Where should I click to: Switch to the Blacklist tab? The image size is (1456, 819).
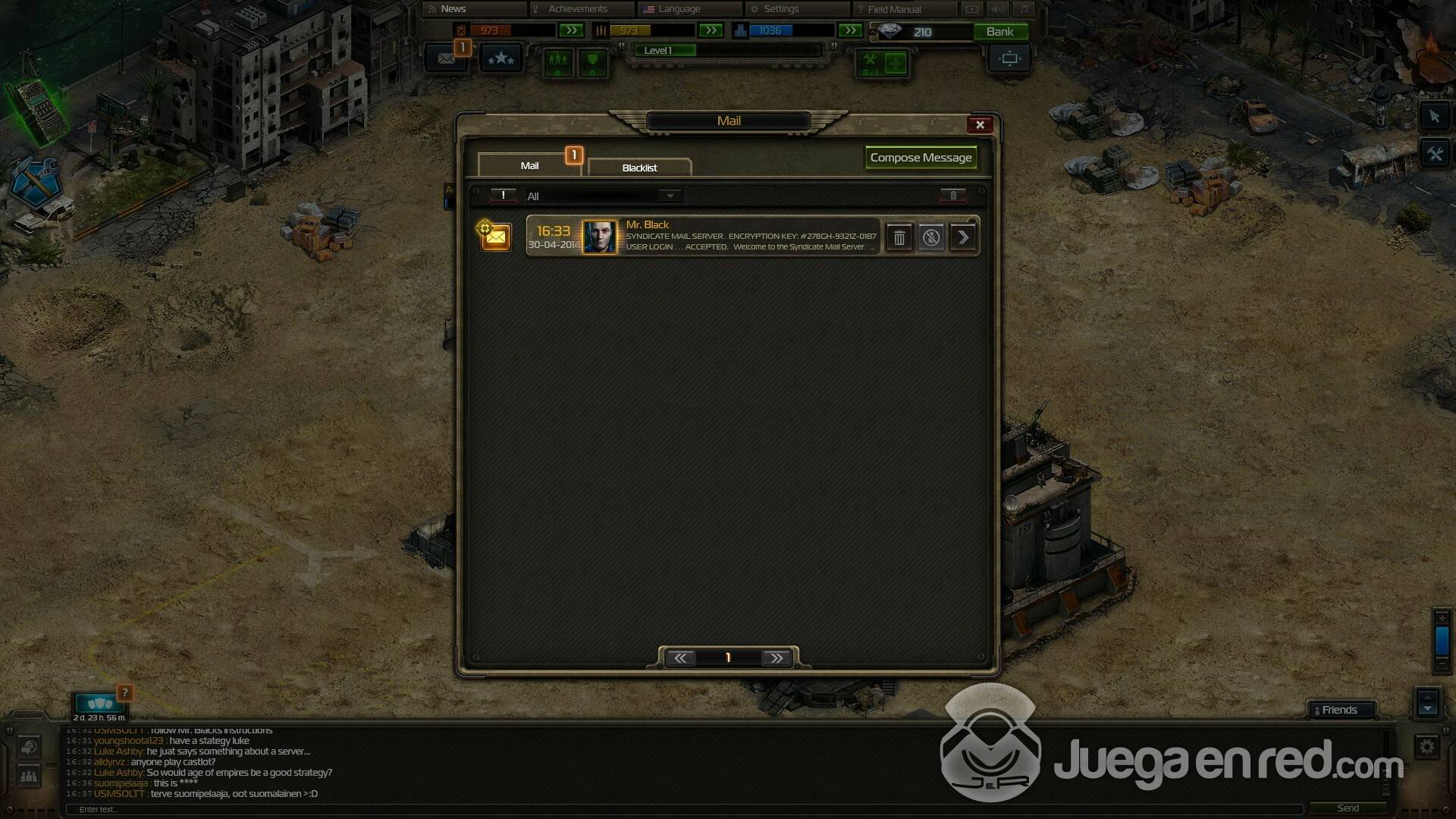click(x=639, y=168)
